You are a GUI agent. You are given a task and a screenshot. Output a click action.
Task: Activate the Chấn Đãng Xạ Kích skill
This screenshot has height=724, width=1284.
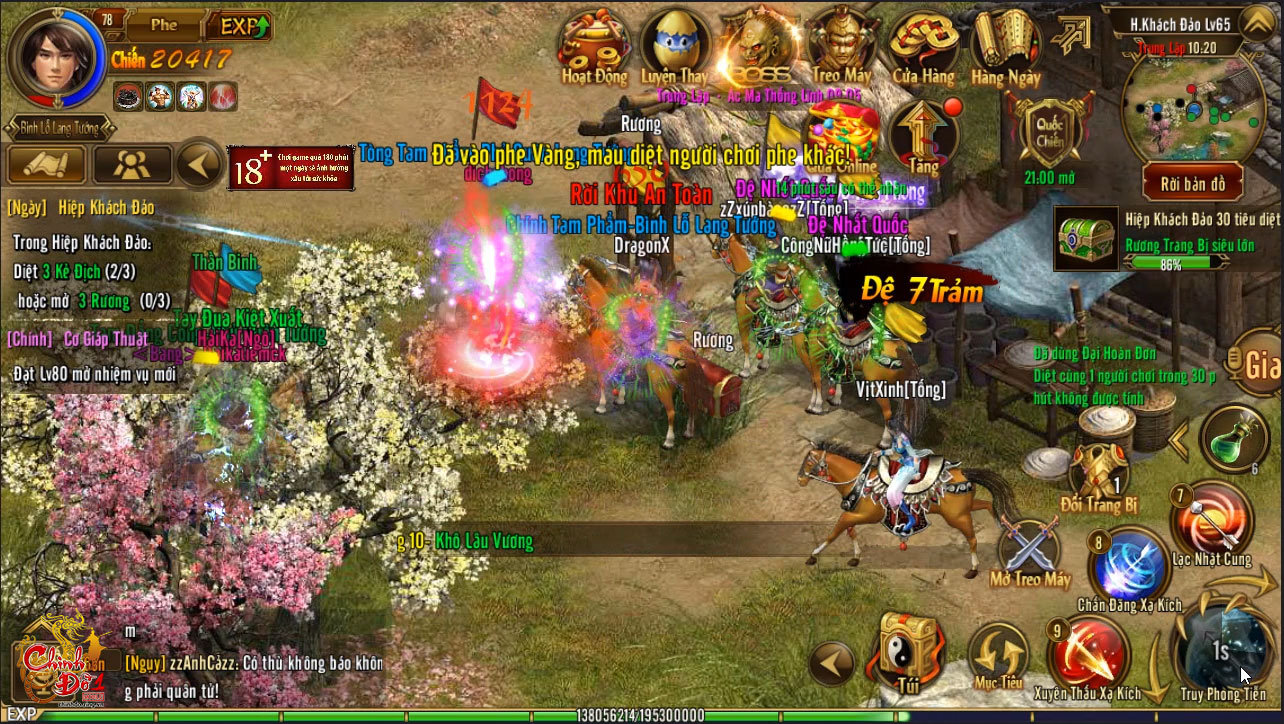(1130, 566)
